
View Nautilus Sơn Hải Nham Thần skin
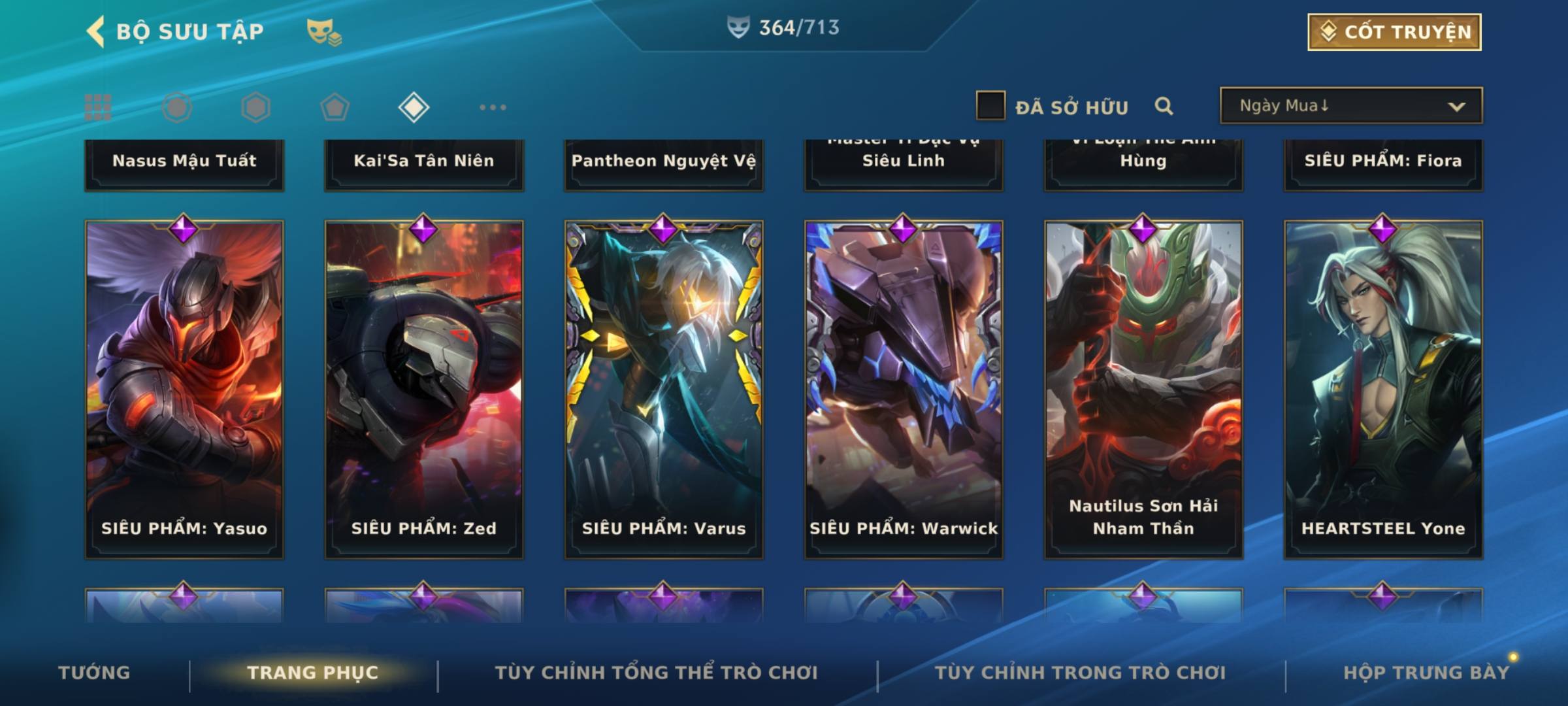coord(1143,389)
